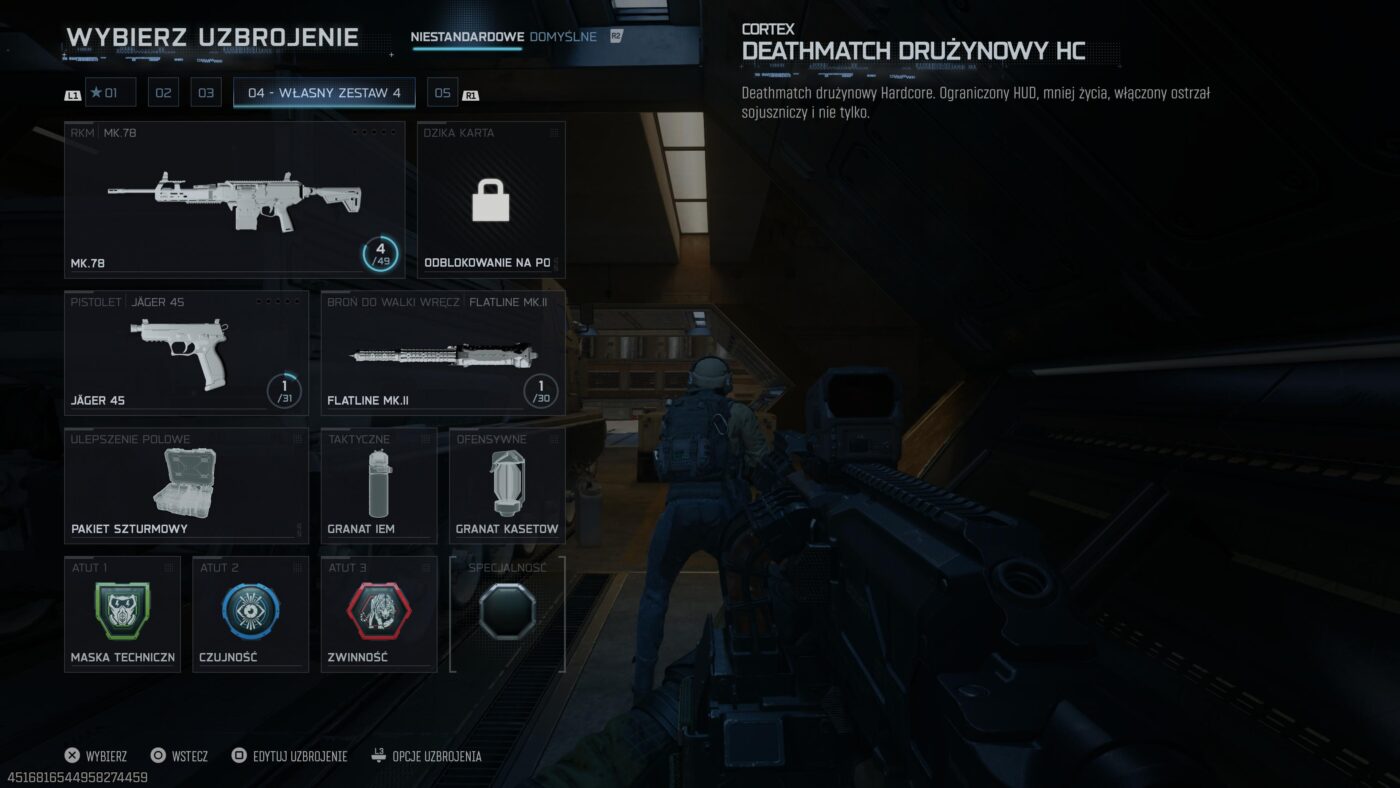
Task: Switch to loadout tab 01
Action: [x=110, y=93]
